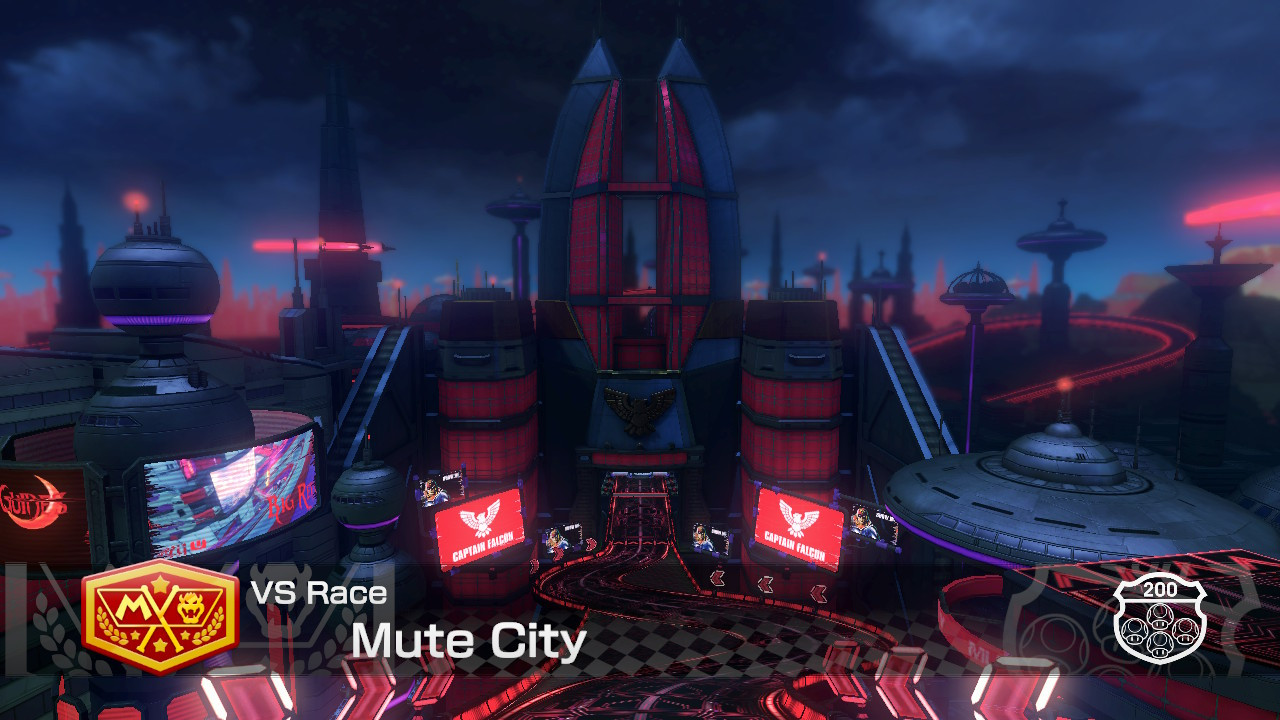
Task: Click the star above the M logo
Action: pos(159,583)
